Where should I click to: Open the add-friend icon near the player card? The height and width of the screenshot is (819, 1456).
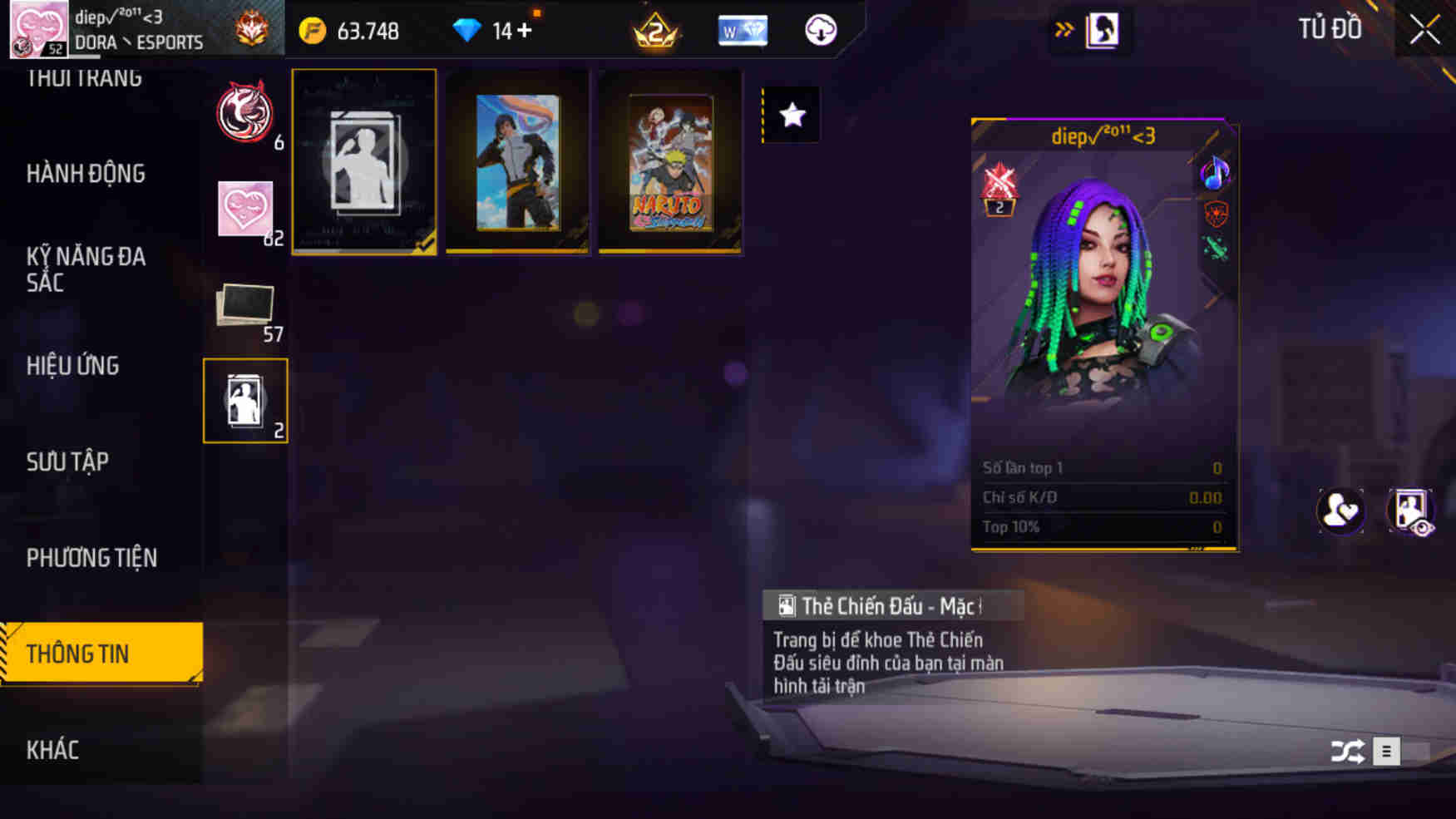[1340, 511]
